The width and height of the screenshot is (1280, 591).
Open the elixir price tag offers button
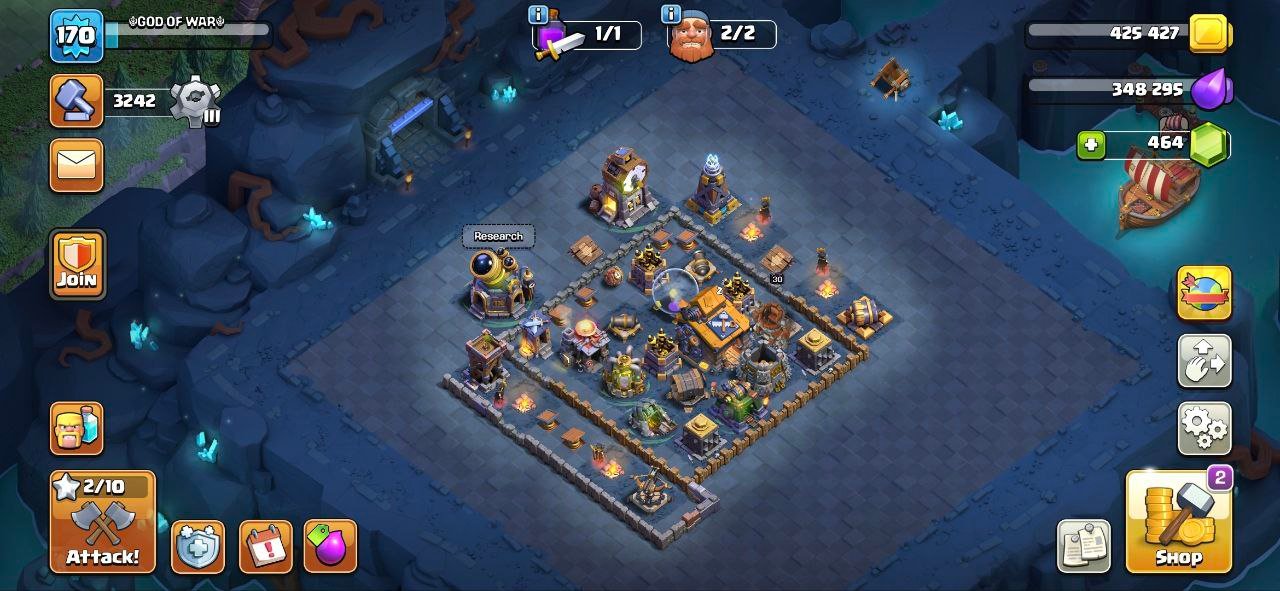pos(330,547)
